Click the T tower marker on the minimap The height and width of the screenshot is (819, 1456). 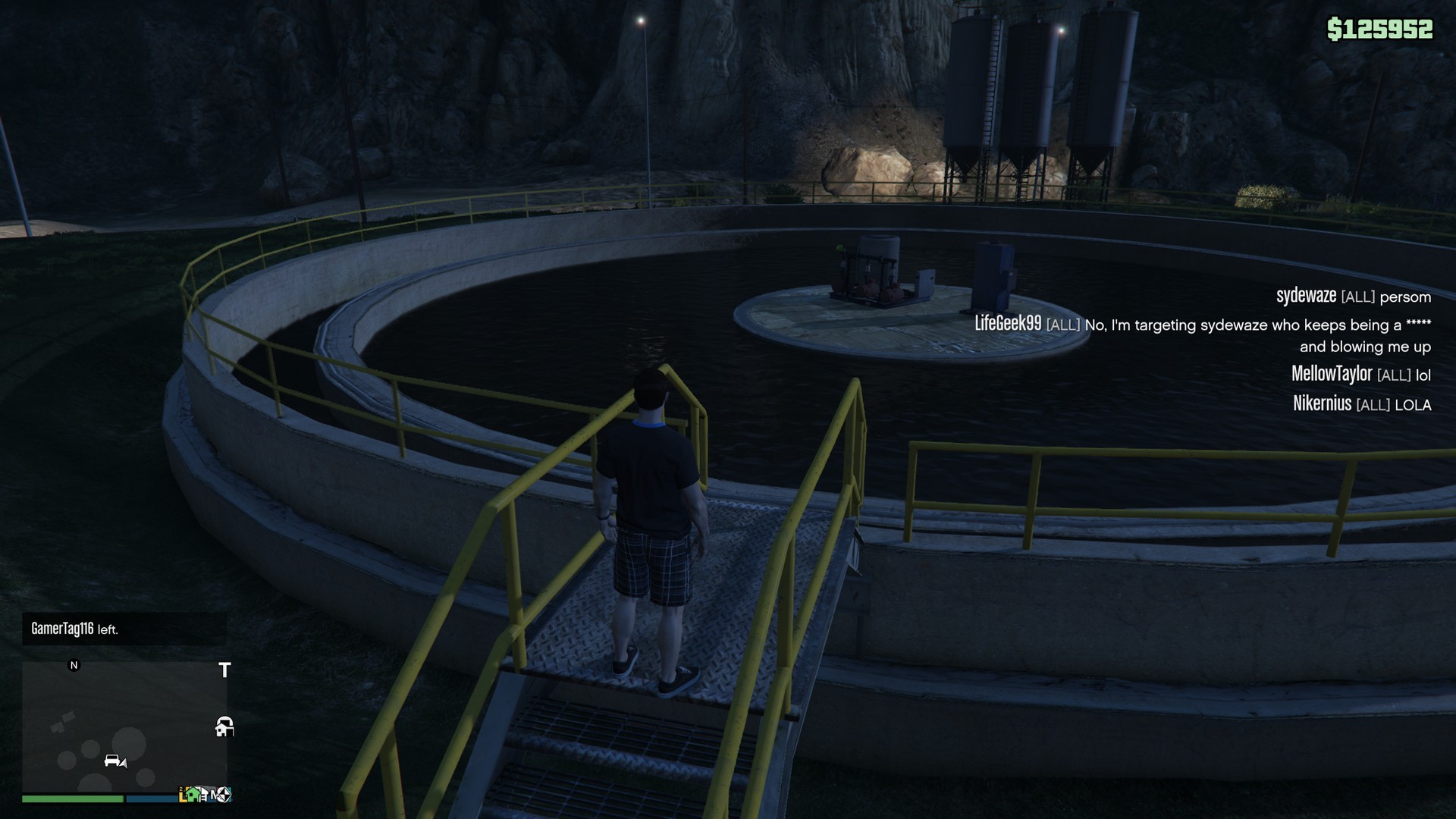tap(224, 670)
